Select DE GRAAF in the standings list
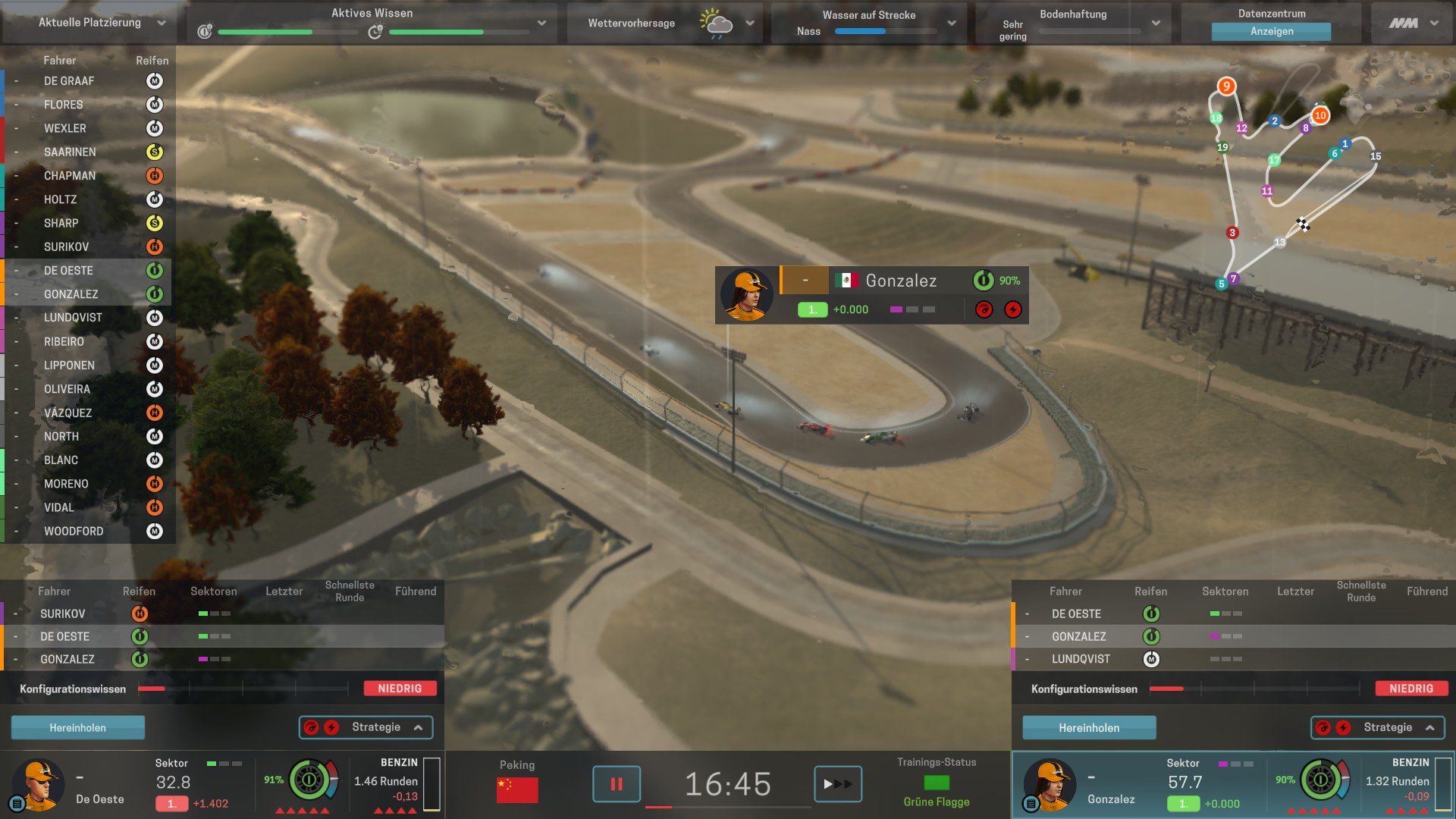Image resolution: width=1456 pixels, height=819 pixels. point(69,81)
